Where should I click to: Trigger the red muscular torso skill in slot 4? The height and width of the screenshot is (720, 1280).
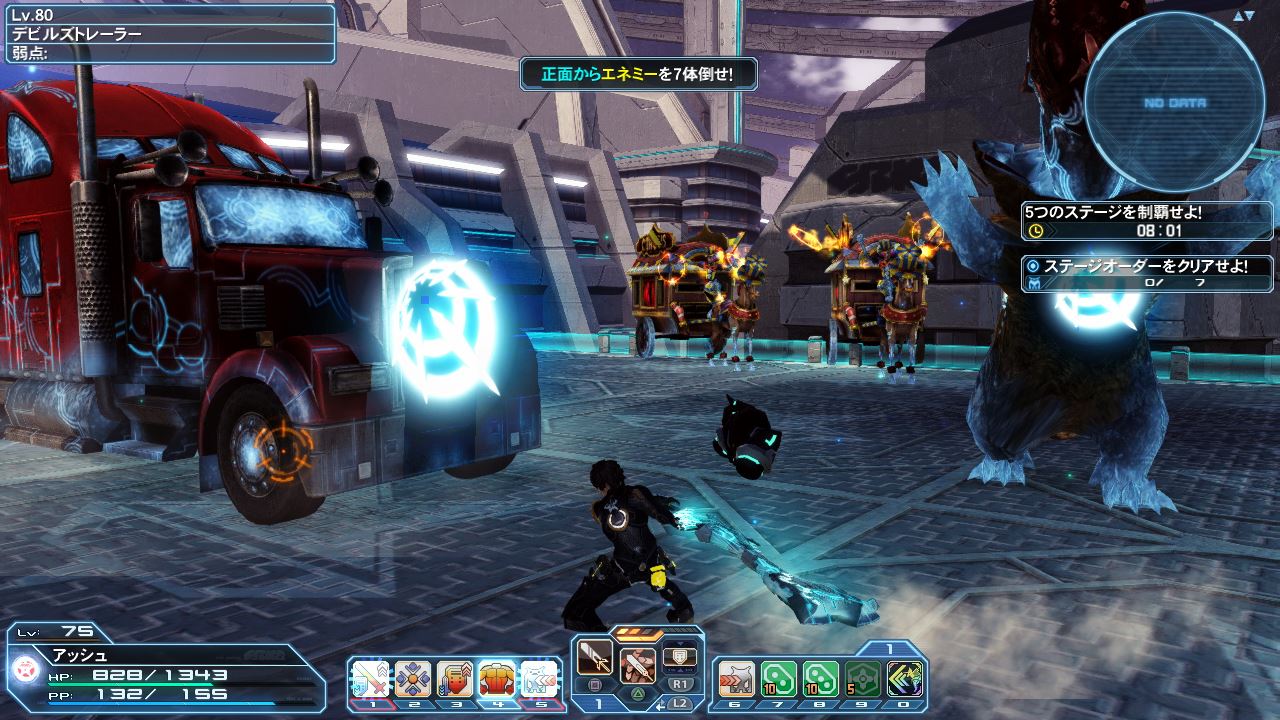coord(497,678)
